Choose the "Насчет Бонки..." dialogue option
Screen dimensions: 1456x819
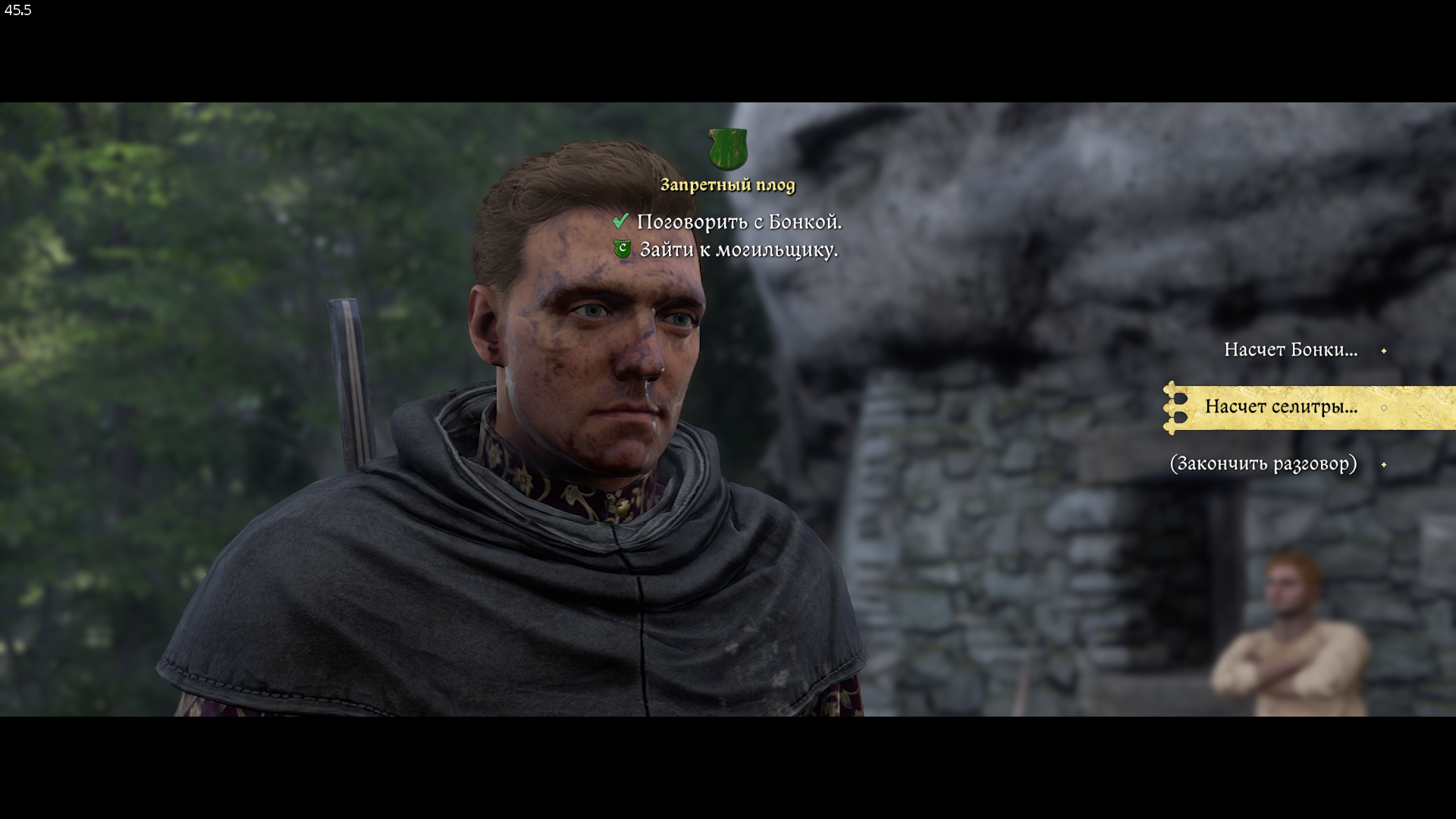[1290, 350]
